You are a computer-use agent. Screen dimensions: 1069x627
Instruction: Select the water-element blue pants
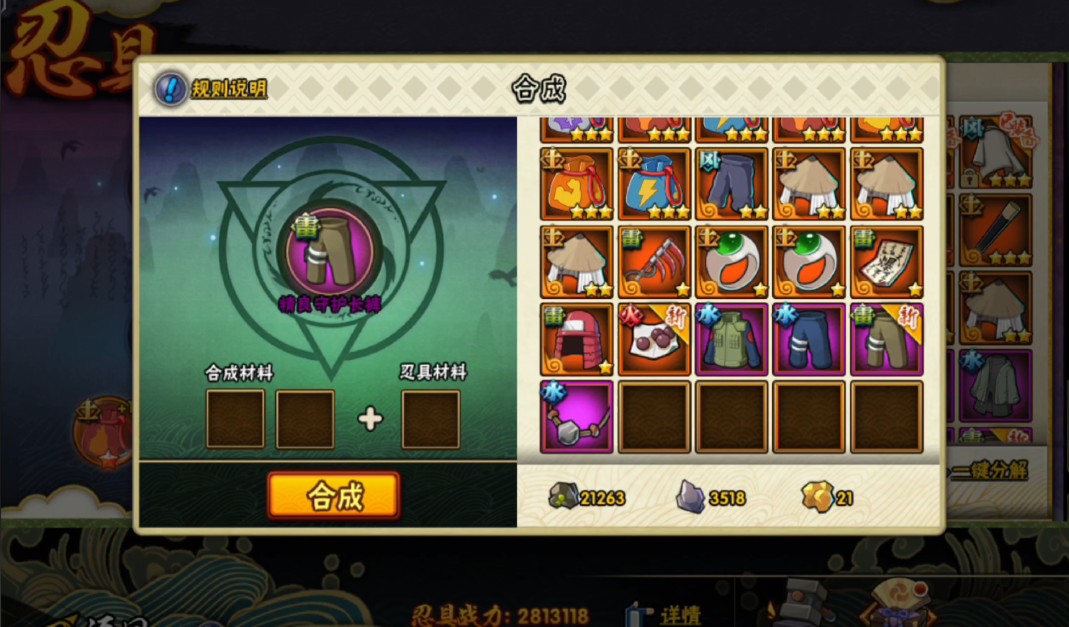pyautogui.click(x=809, y=339)
